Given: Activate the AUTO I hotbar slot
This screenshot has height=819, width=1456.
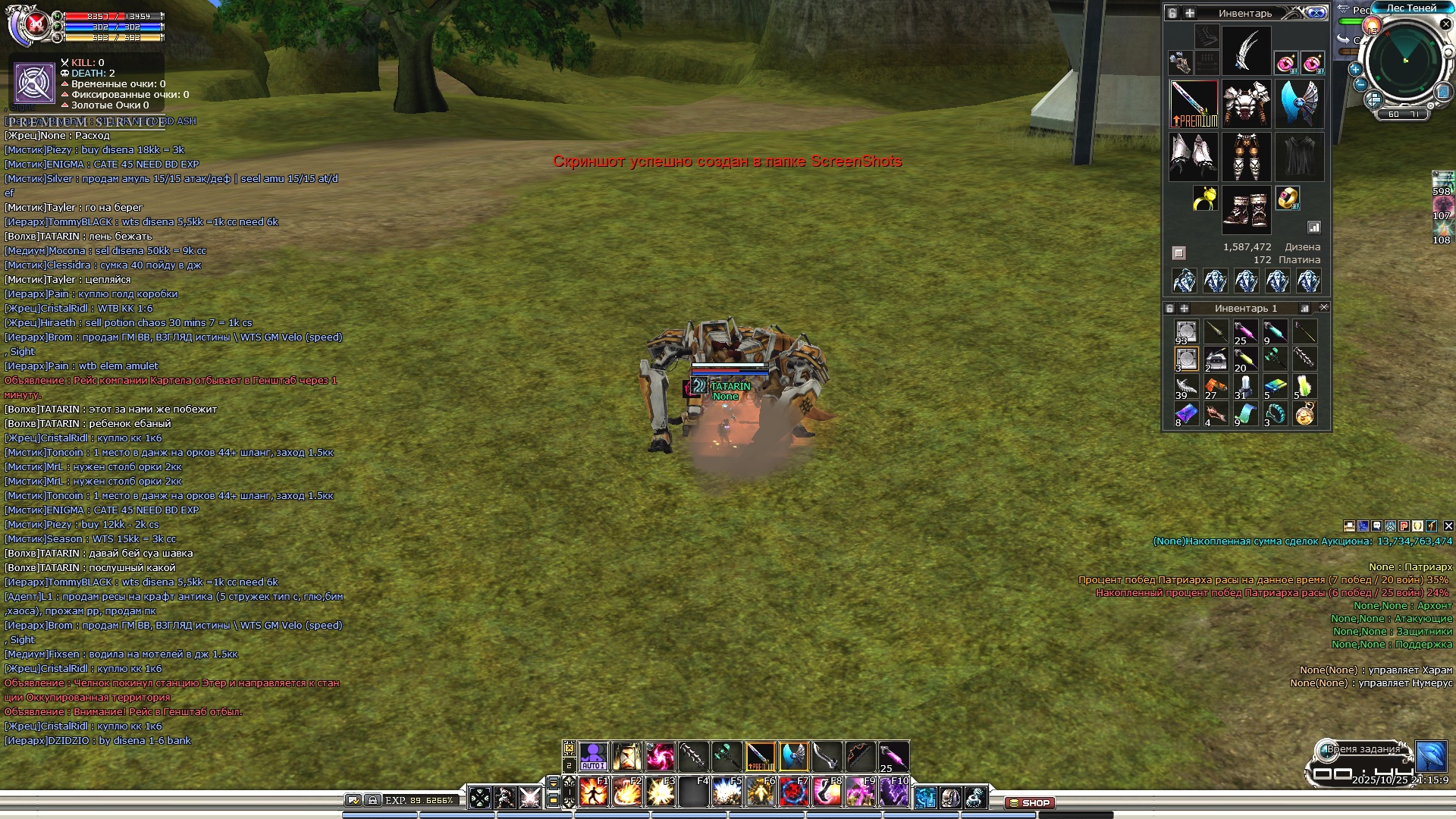Looking at the screenshot, I should click(x=594, y=756).
